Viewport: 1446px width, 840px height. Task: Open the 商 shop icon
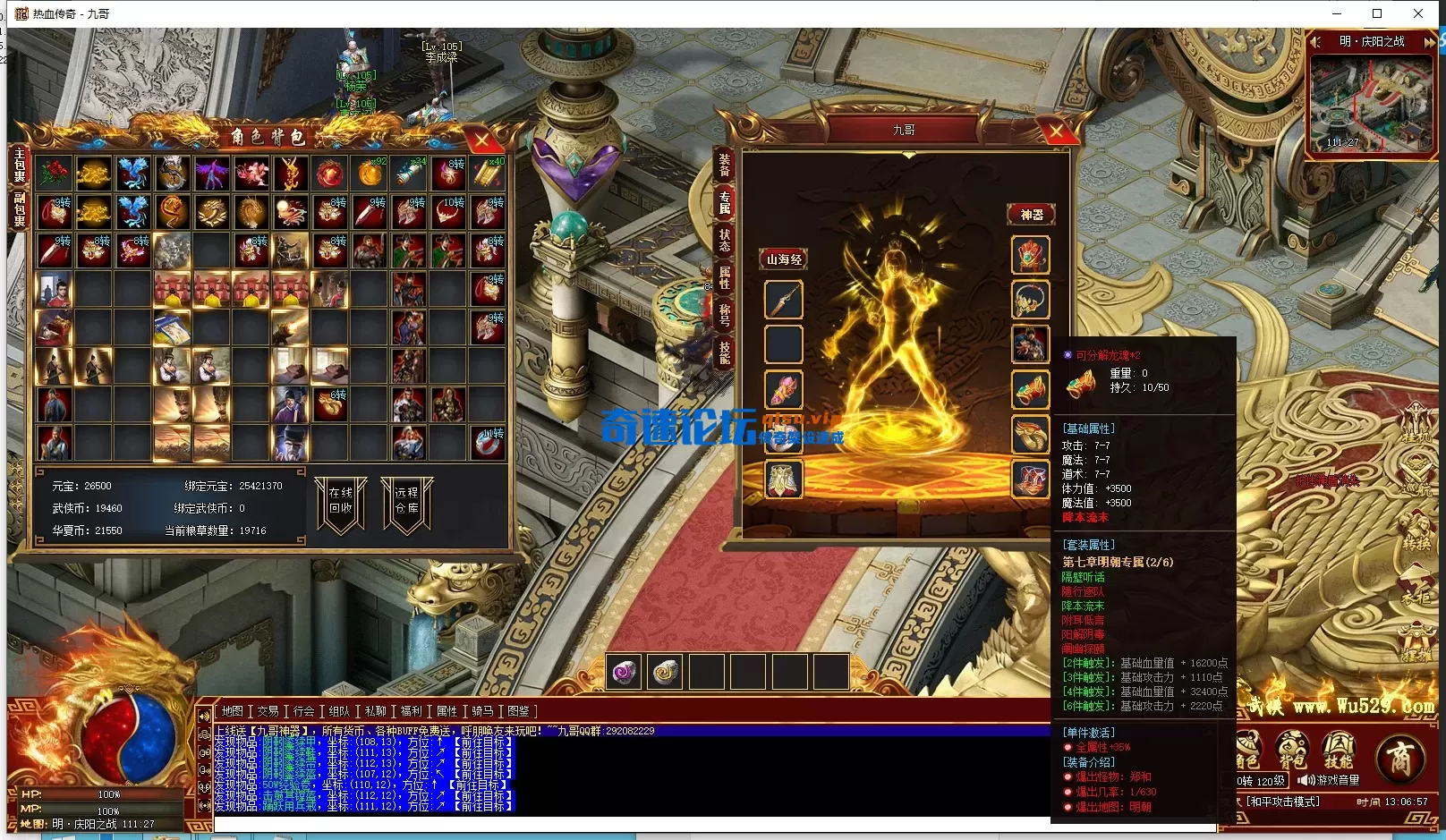(1399, 754)
